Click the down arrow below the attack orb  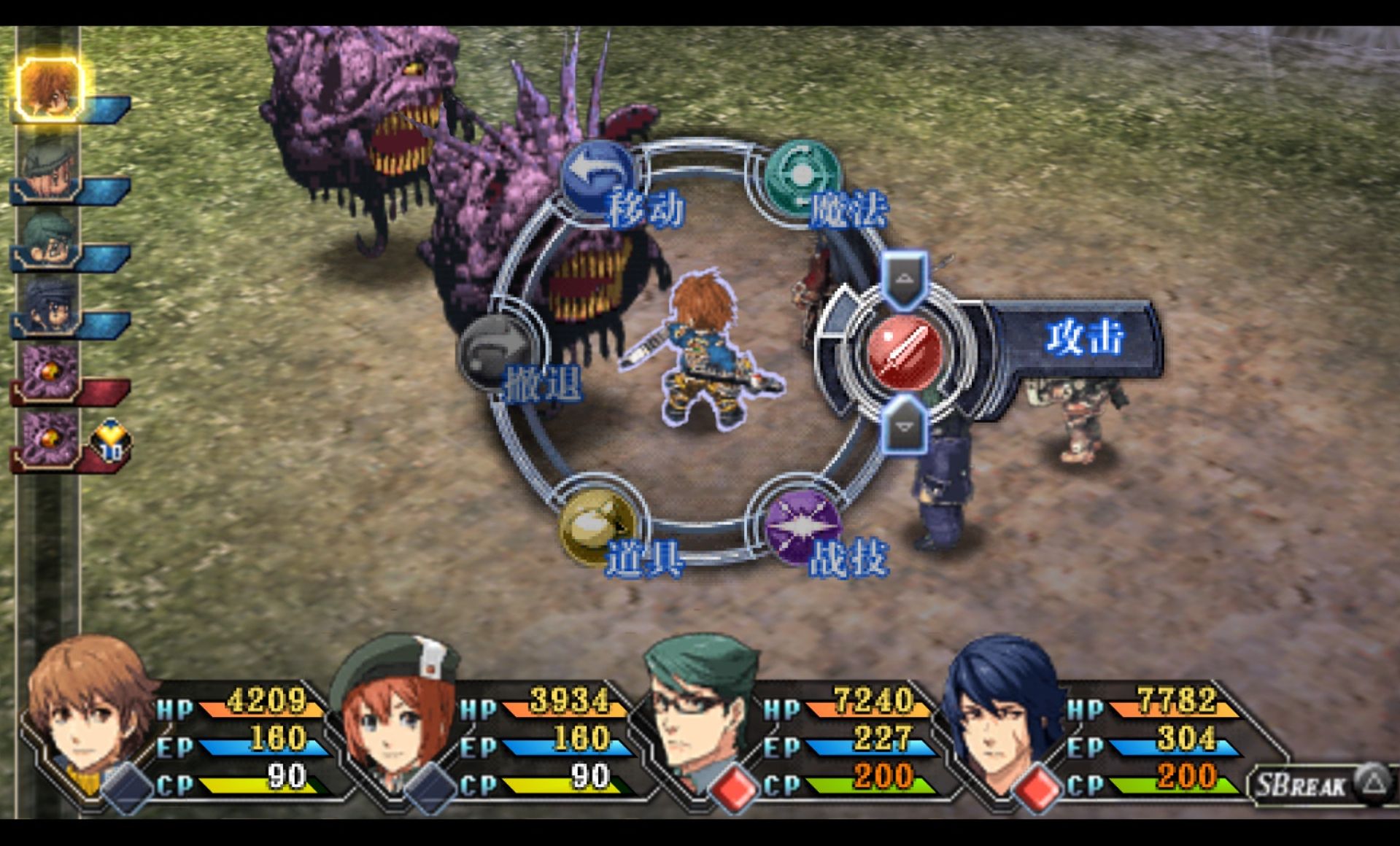pyautogui.click(x=904, y=426)
